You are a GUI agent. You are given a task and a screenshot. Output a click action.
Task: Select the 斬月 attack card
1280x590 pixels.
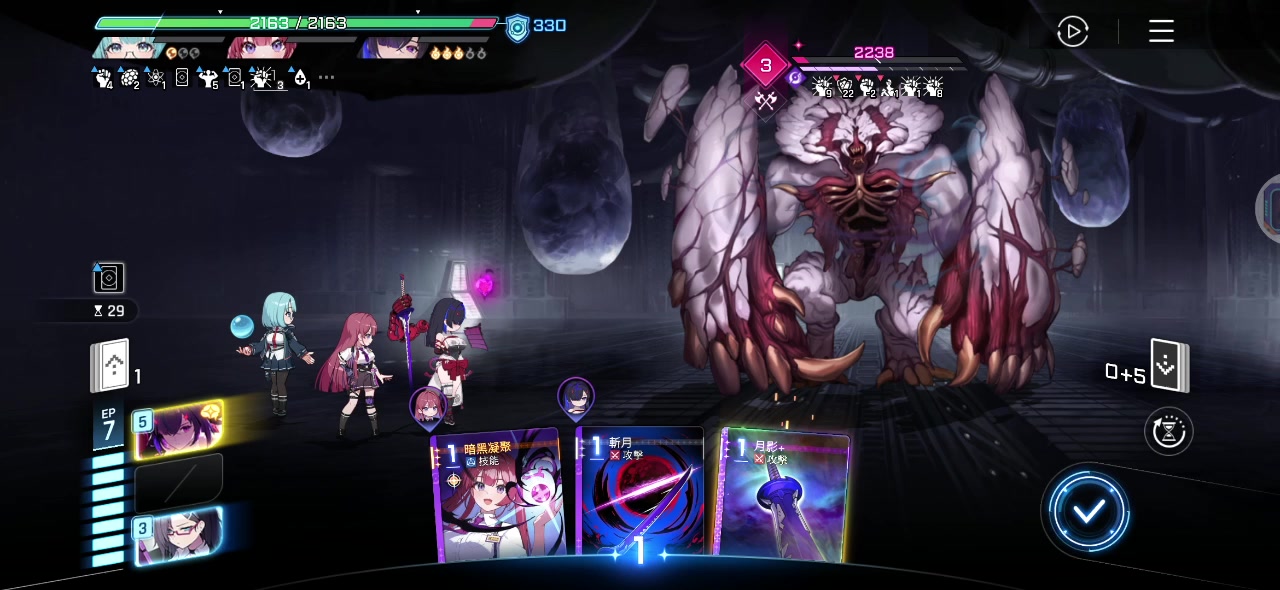click(x=640, y=495)
